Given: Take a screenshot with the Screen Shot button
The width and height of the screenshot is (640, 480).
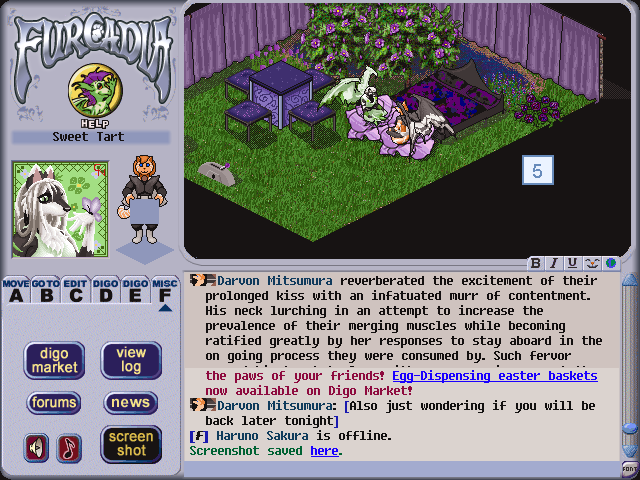Looking at the screenshot, I should (131, 444).
